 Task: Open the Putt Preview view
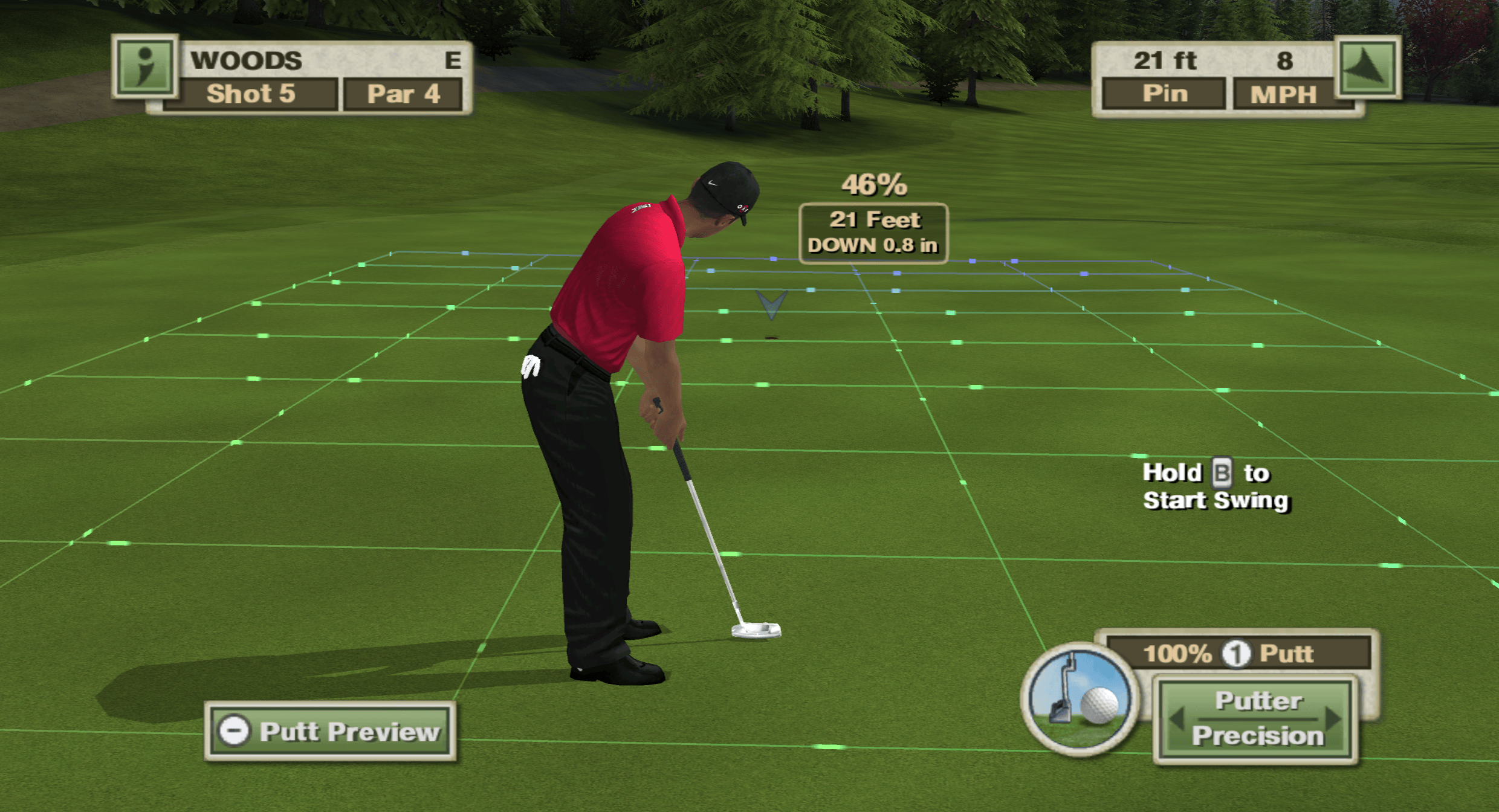tap(330, 732)
